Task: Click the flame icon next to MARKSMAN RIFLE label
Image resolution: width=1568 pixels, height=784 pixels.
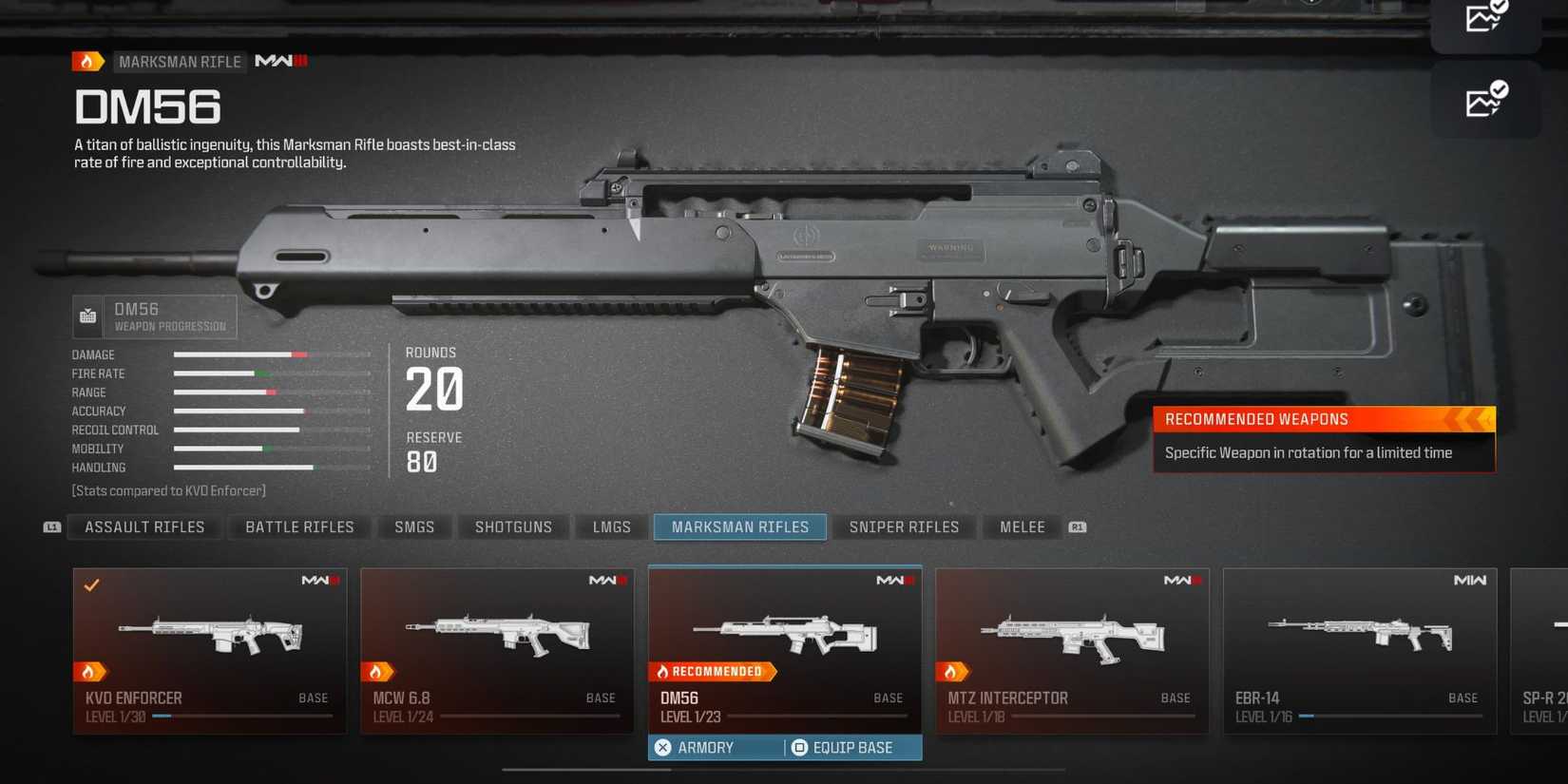Action: click(86, 61)
